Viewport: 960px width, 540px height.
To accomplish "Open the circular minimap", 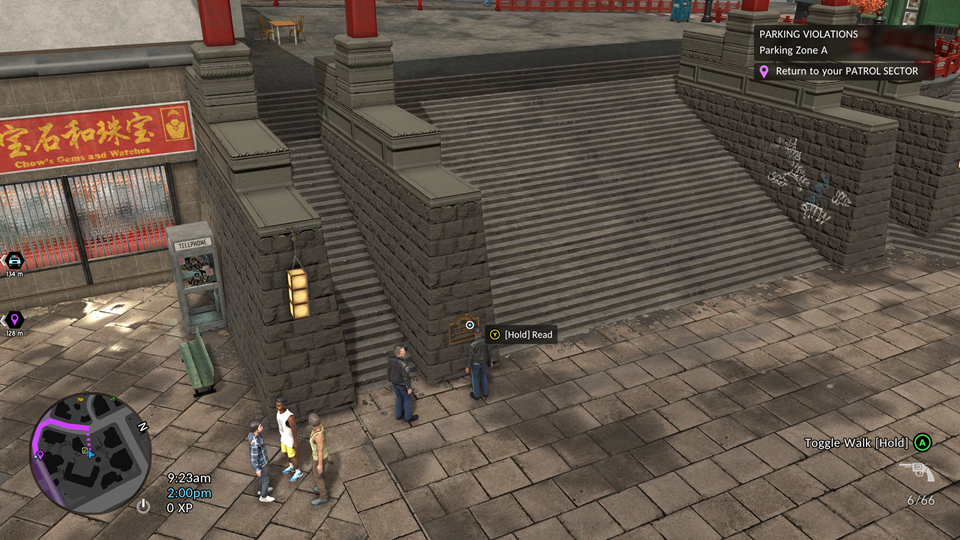I will [89, 453].
